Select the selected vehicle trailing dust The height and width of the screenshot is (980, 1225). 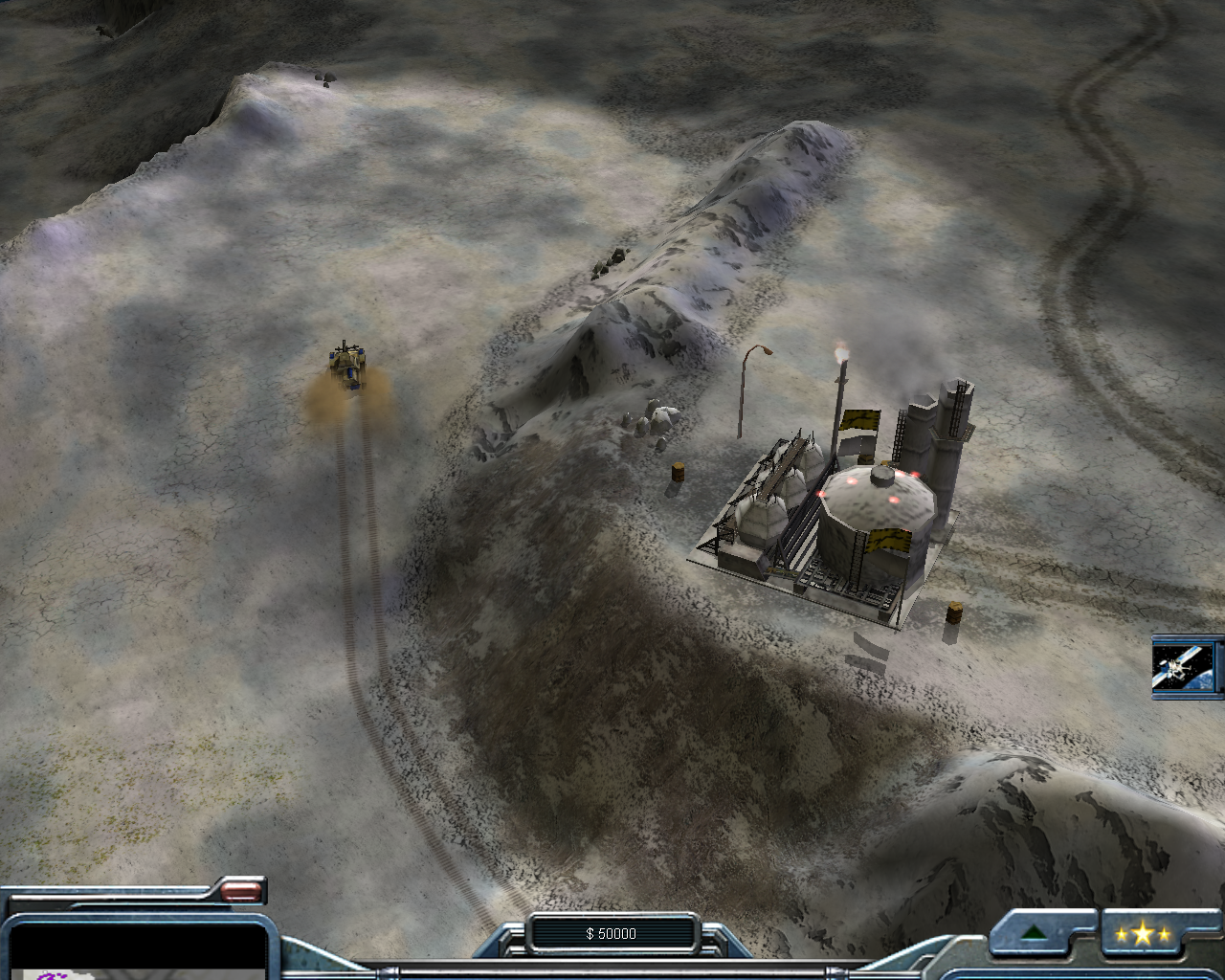pos(348,366)
